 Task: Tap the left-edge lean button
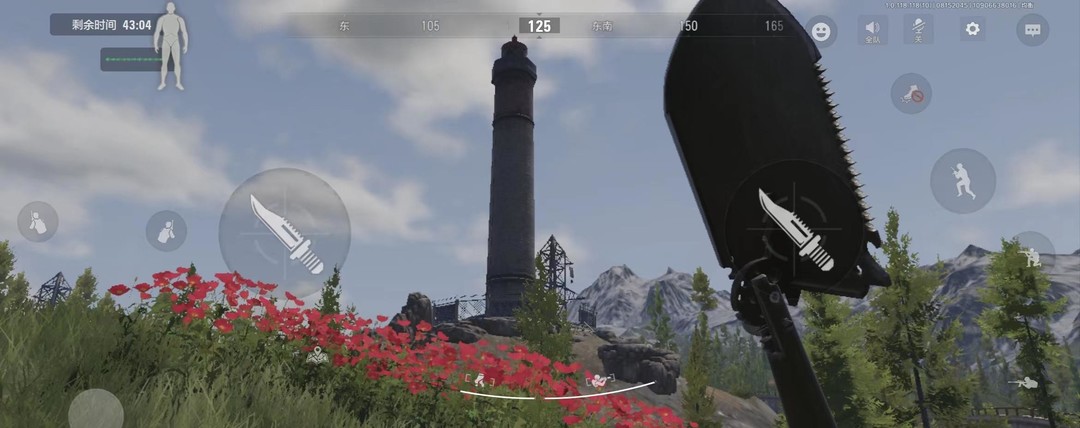pyautogui.click(x=38, y=222)
